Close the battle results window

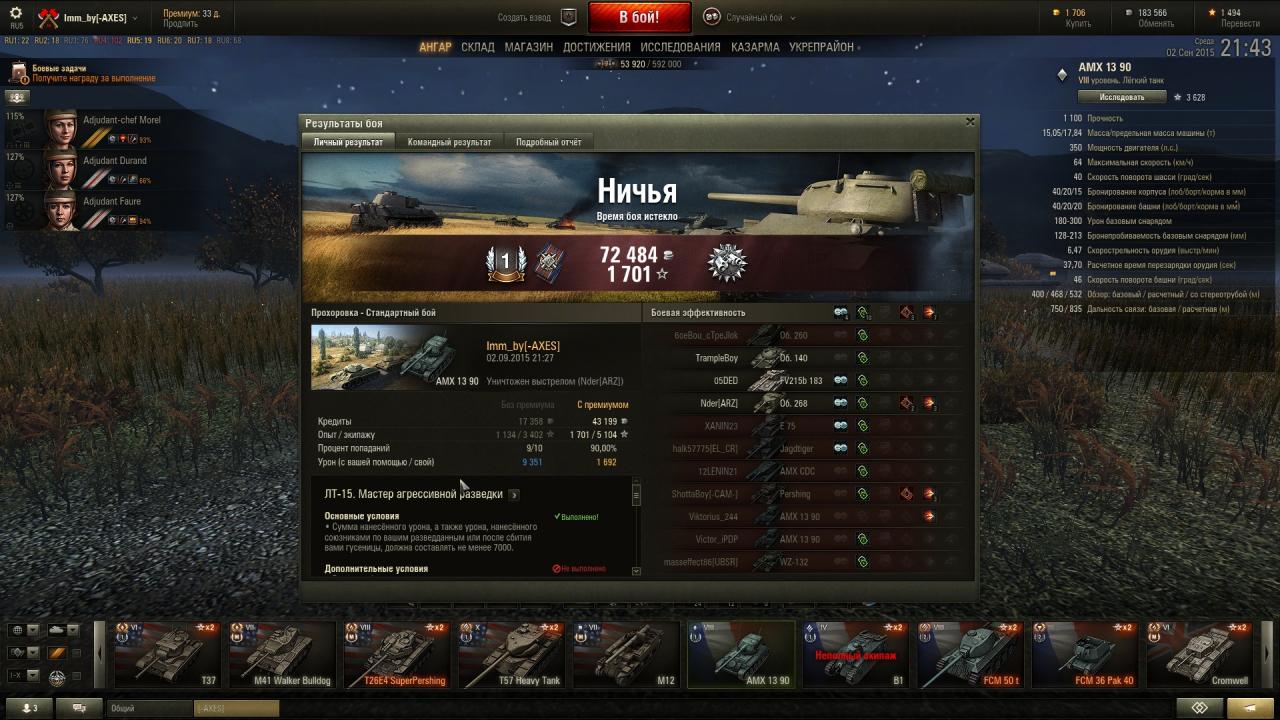[x=969, y=121]
